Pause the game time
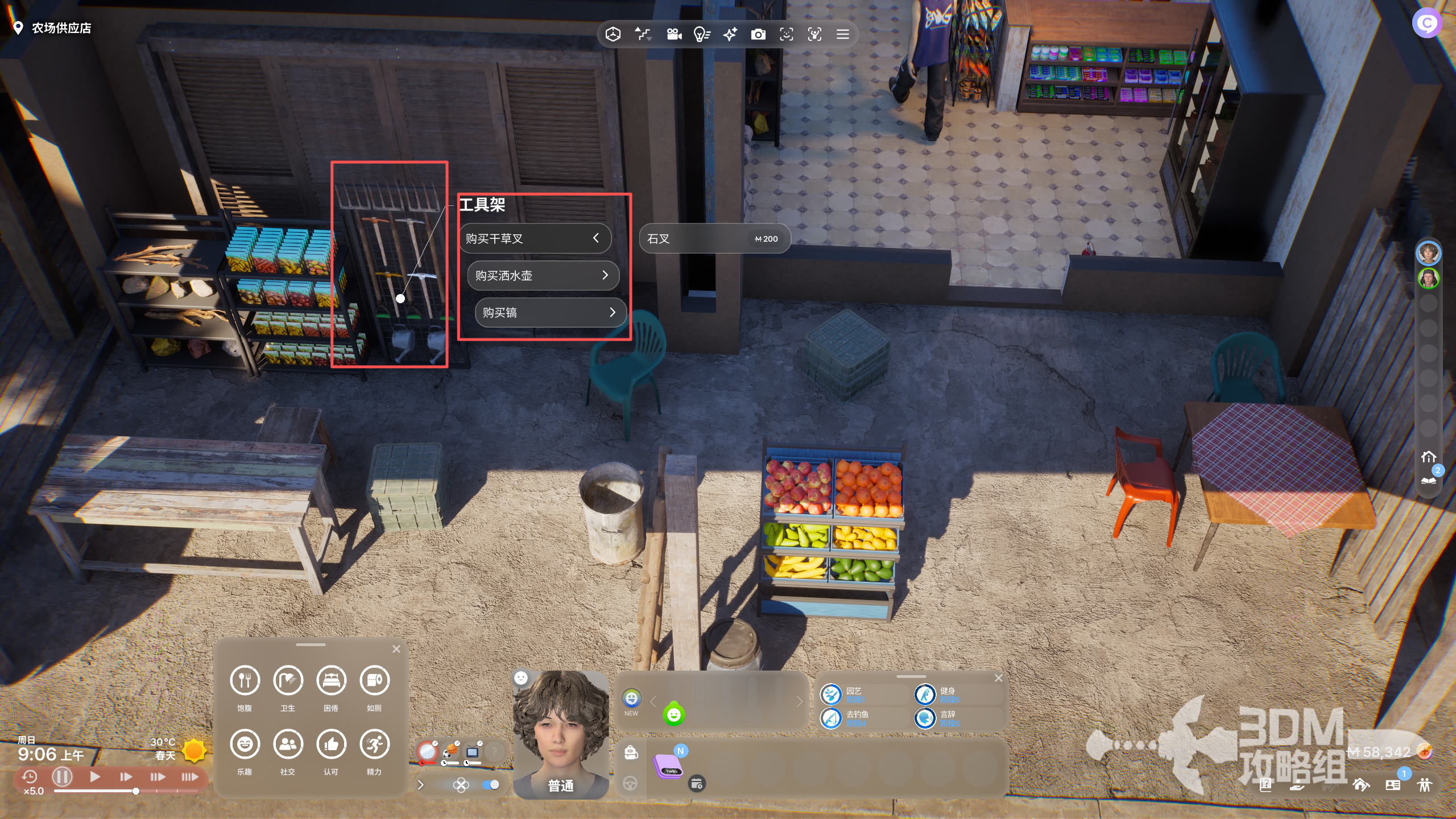The height and width of the screenshot is (819, 1456). (x=62, y=776)
